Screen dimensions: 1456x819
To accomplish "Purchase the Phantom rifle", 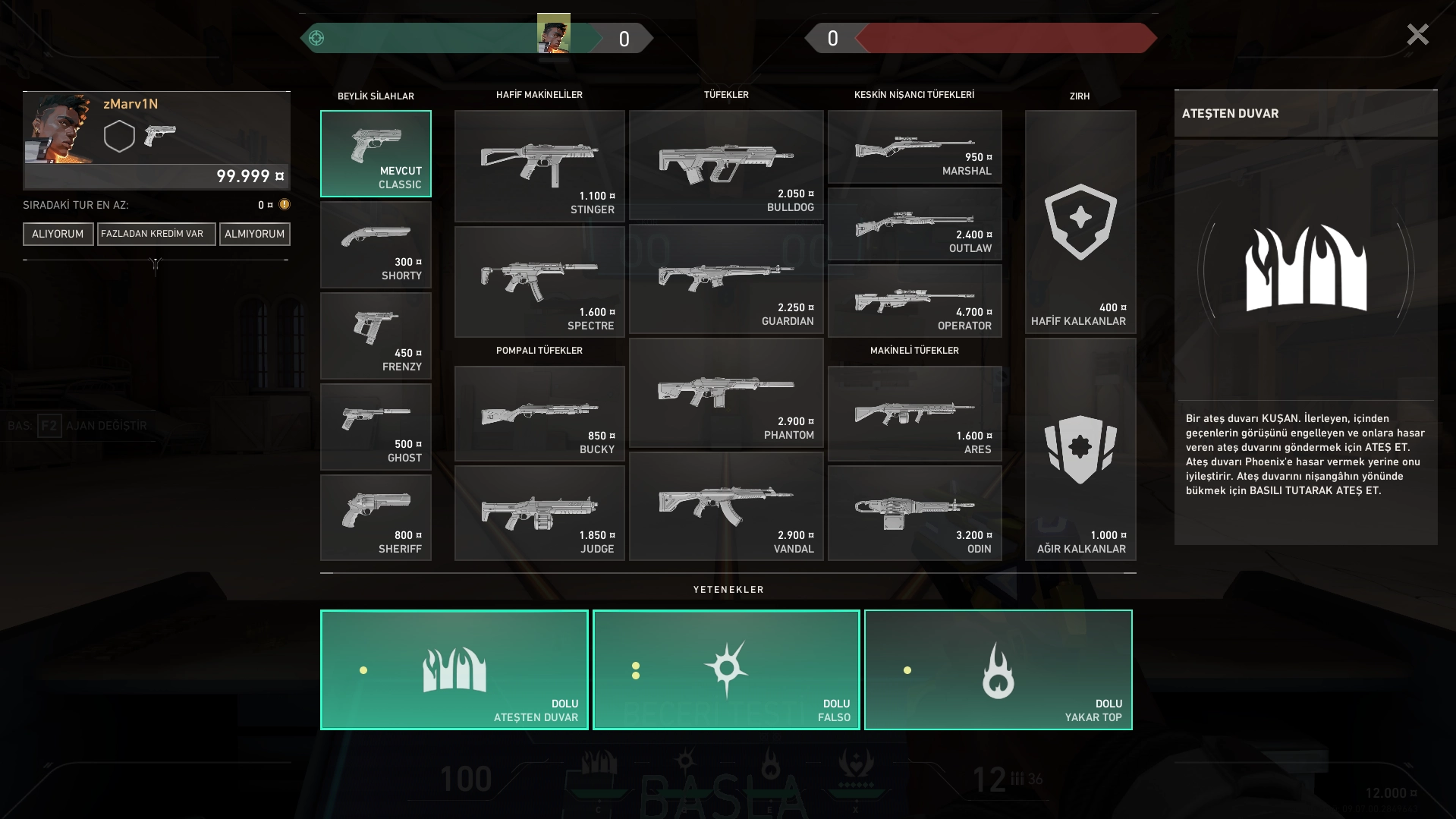I will pos(726,393).
